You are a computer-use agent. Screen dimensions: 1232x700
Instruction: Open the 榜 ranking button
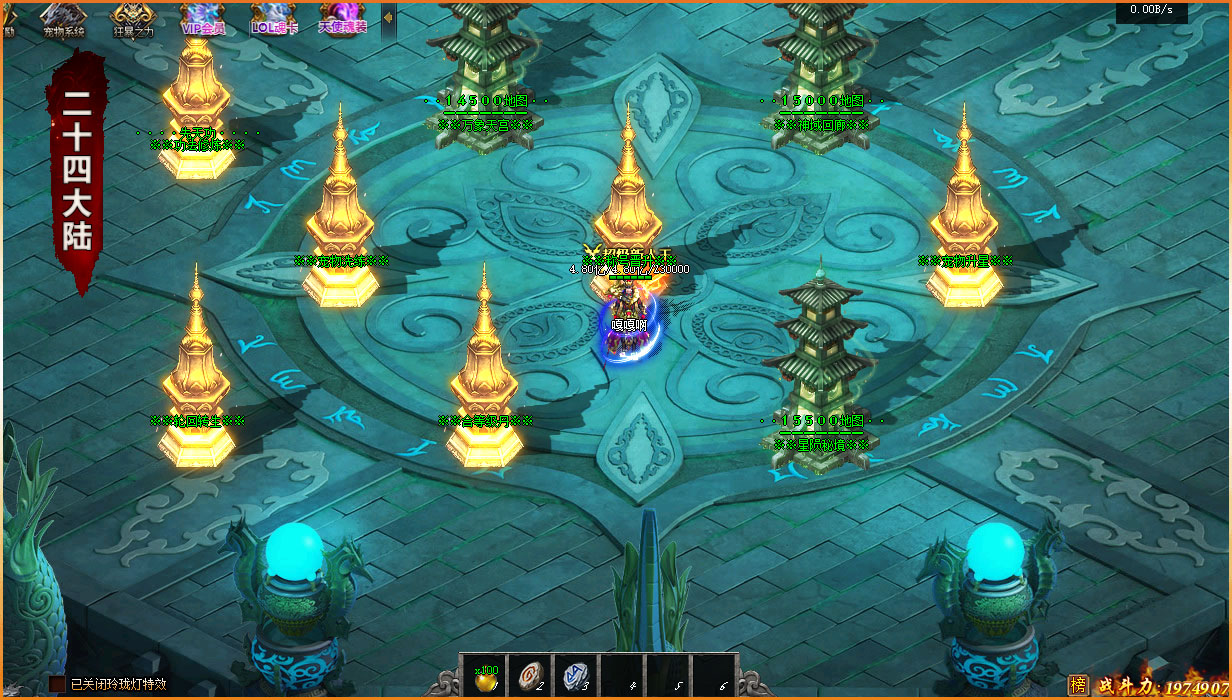[x=1078, y=685]
